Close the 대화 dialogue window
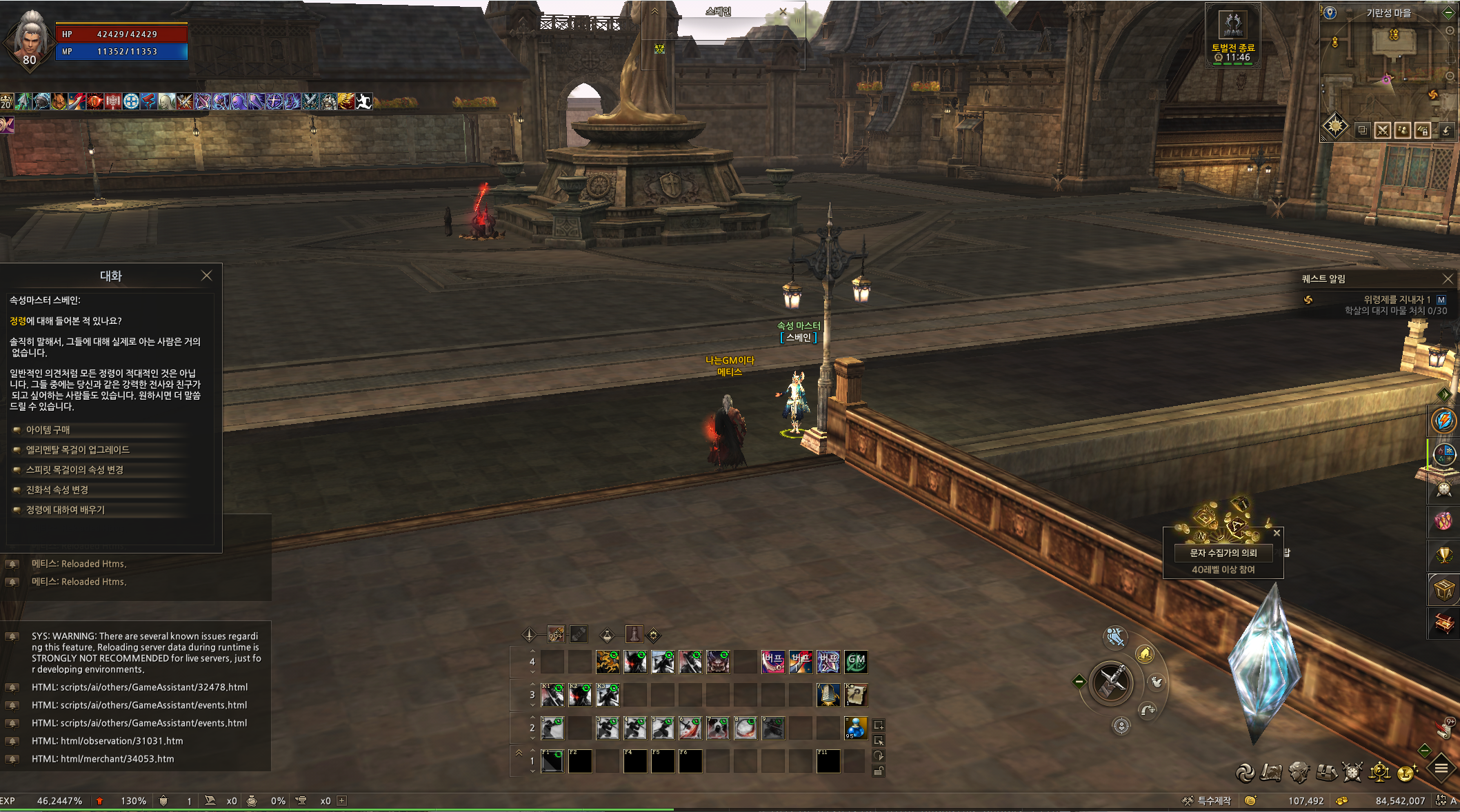Viewport: 1460px width, 812px height. [x=206, y=276]
